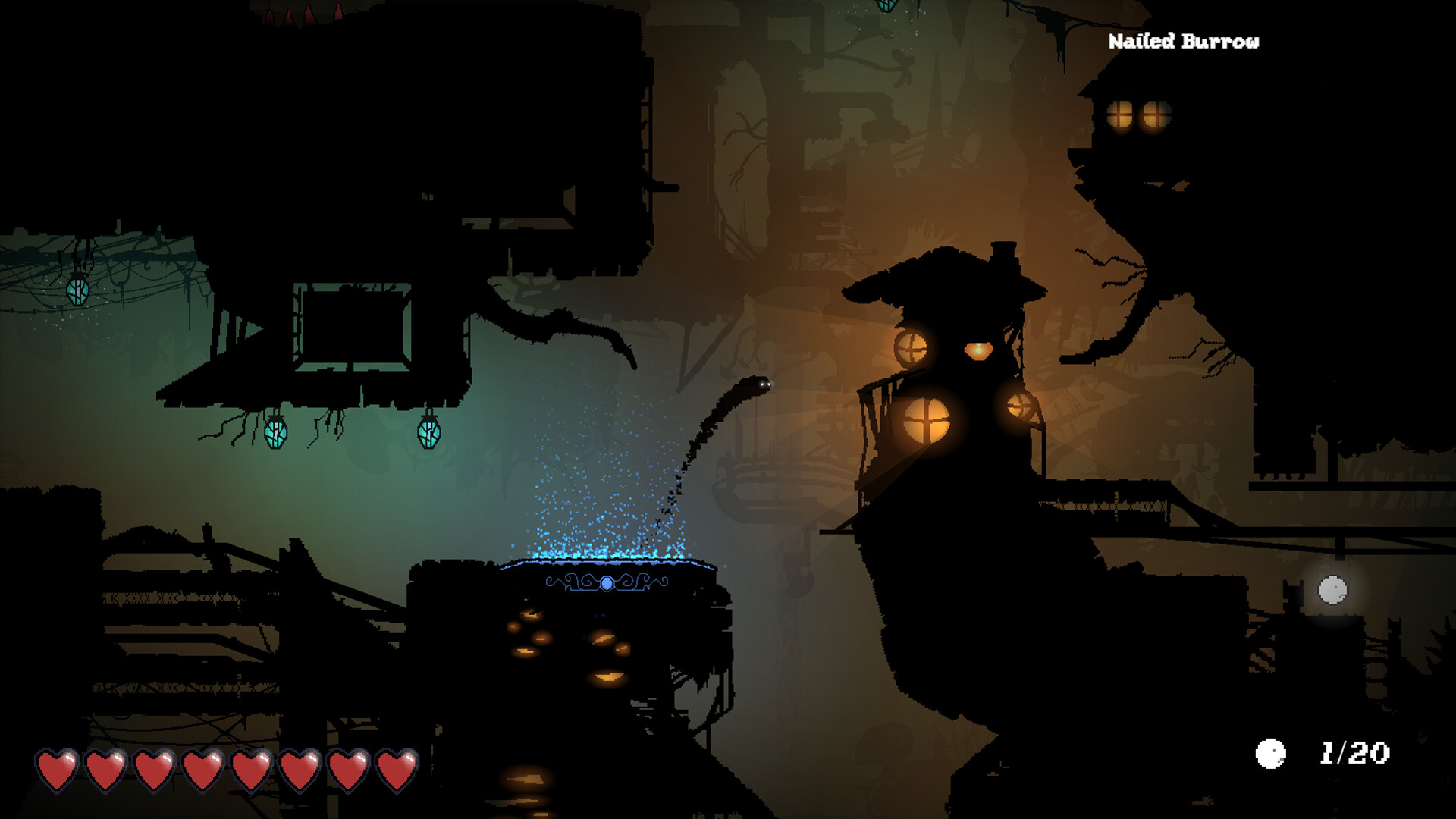Click the blue gem on the fountain basin

607,584
